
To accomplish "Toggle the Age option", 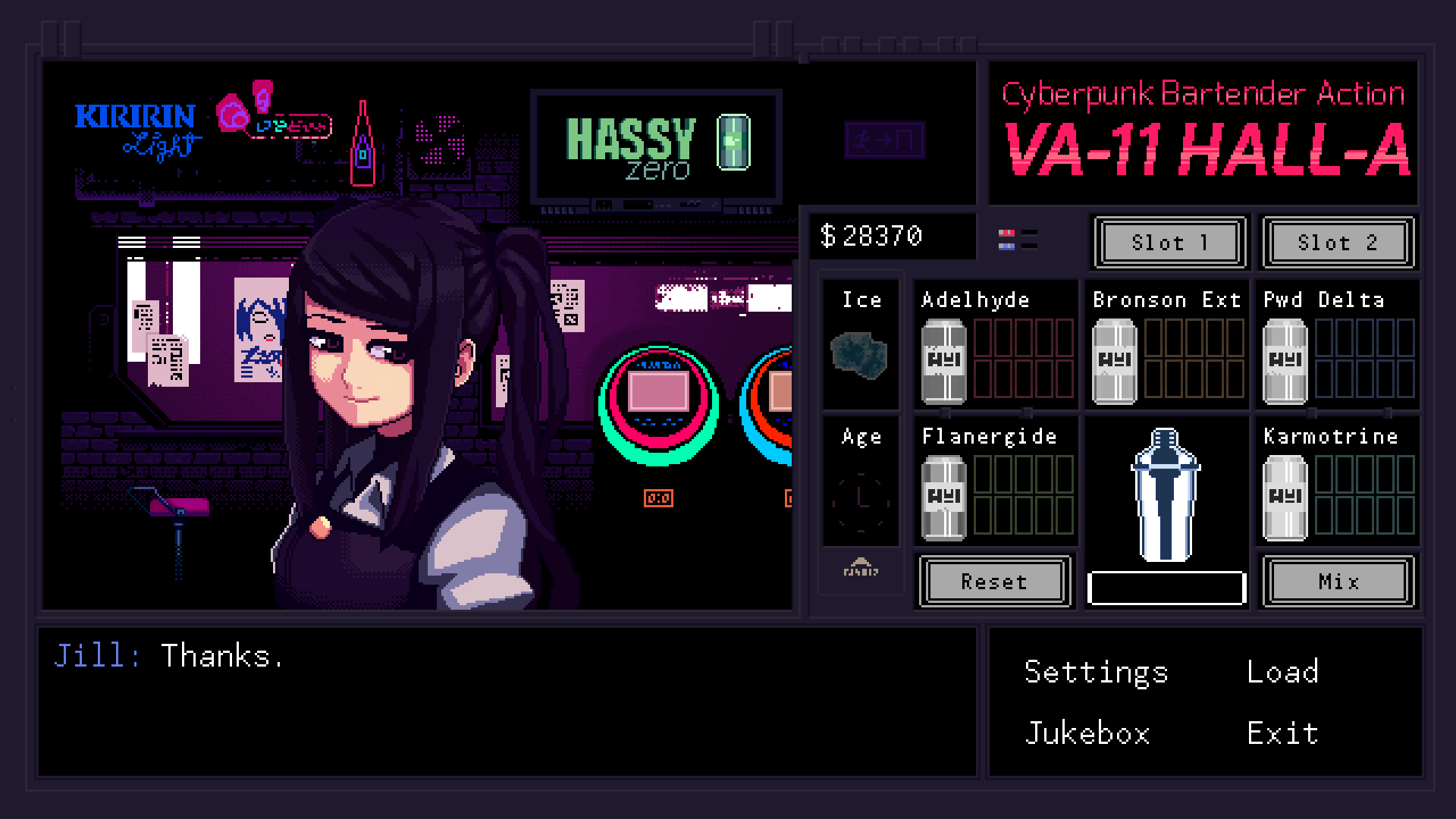I will pos(860,497).
